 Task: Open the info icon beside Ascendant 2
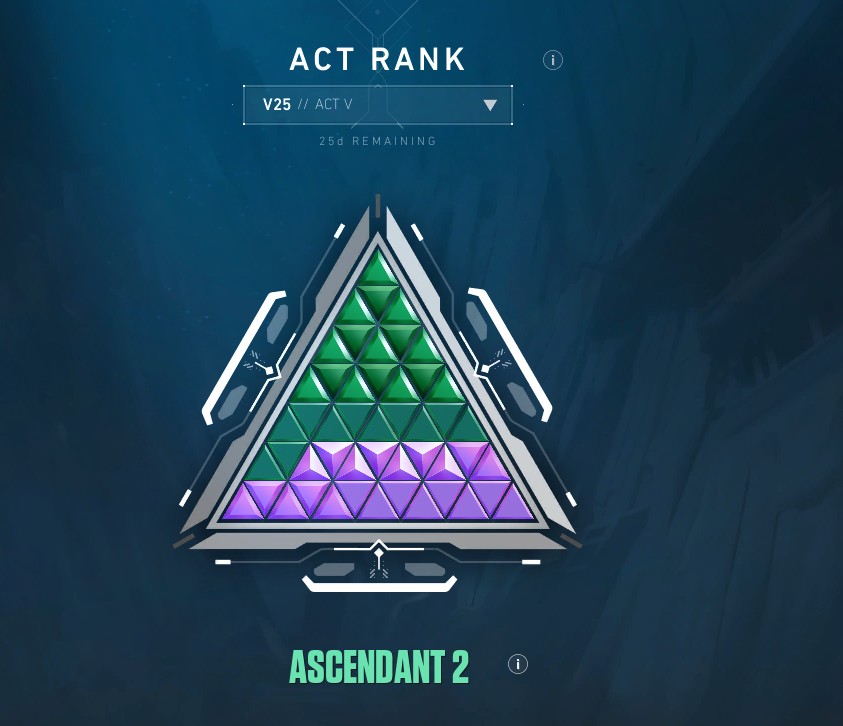pyautogui.click(x=517, y=664)
